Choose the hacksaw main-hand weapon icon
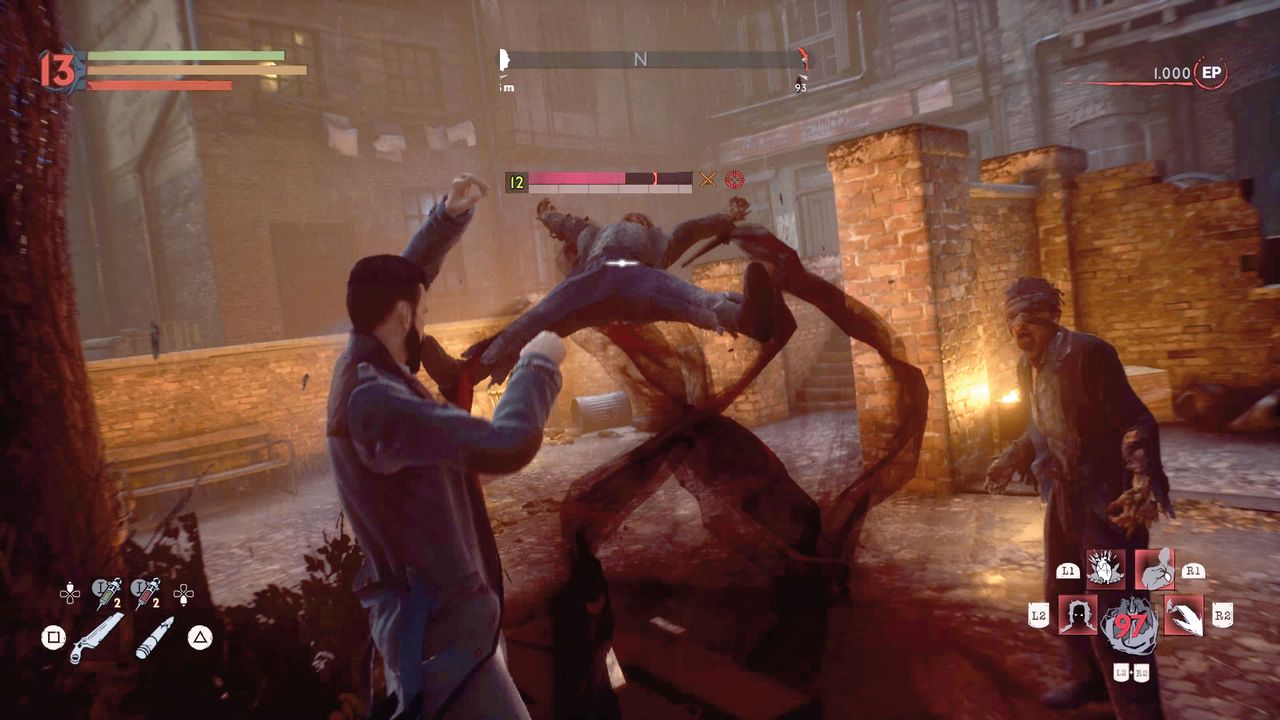Viewport: 1280px width, 720px height. [x=96, y=638]
